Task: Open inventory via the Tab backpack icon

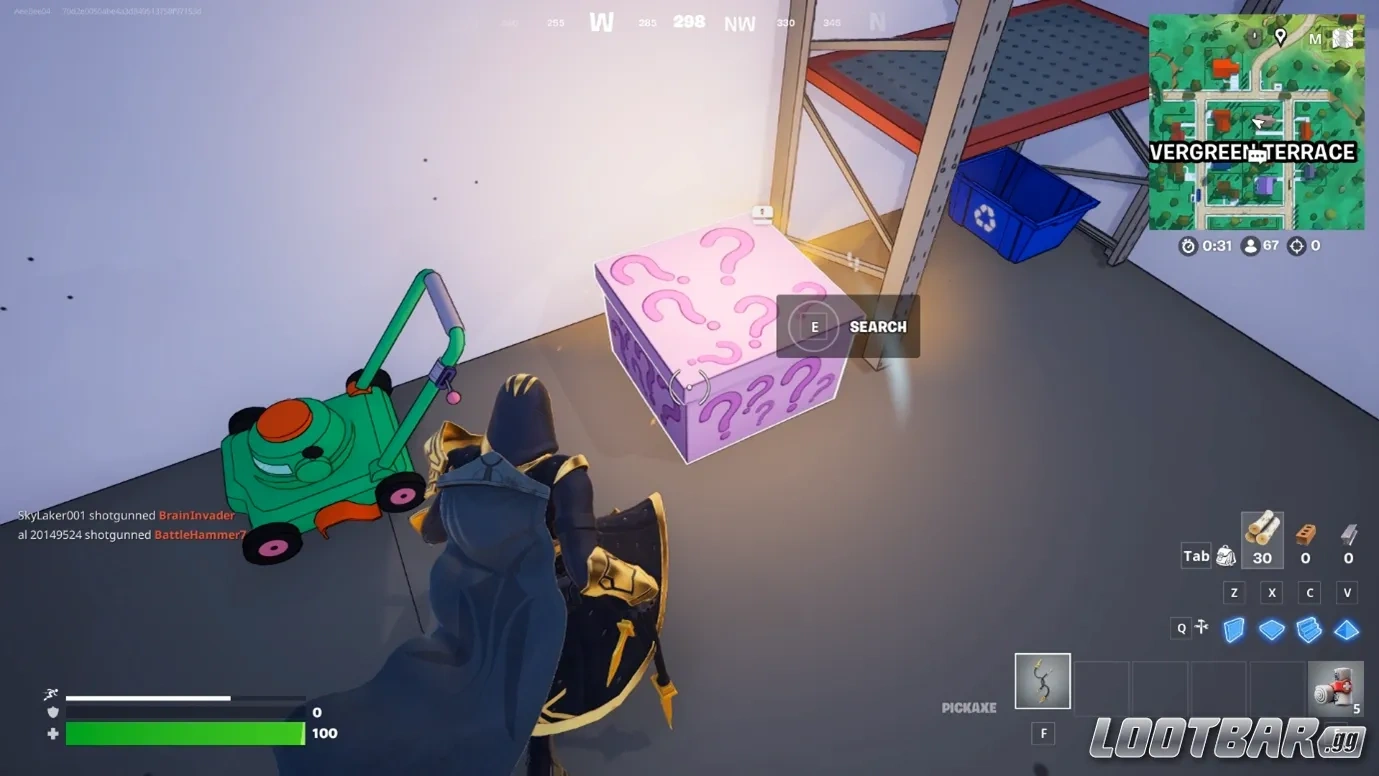Action: 1224,555
